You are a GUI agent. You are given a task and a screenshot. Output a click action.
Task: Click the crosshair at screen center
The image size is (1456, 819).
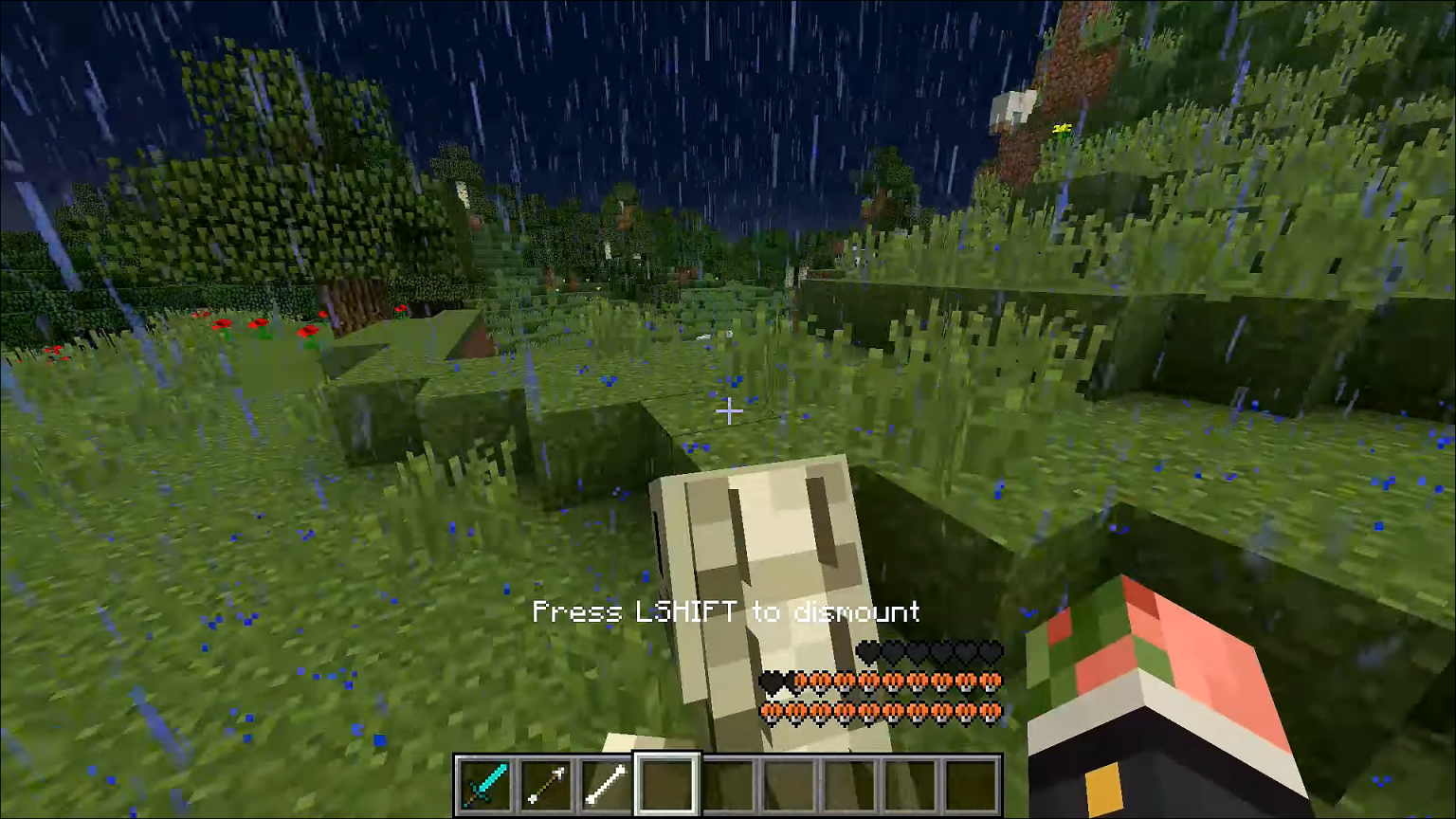(730, 411)
